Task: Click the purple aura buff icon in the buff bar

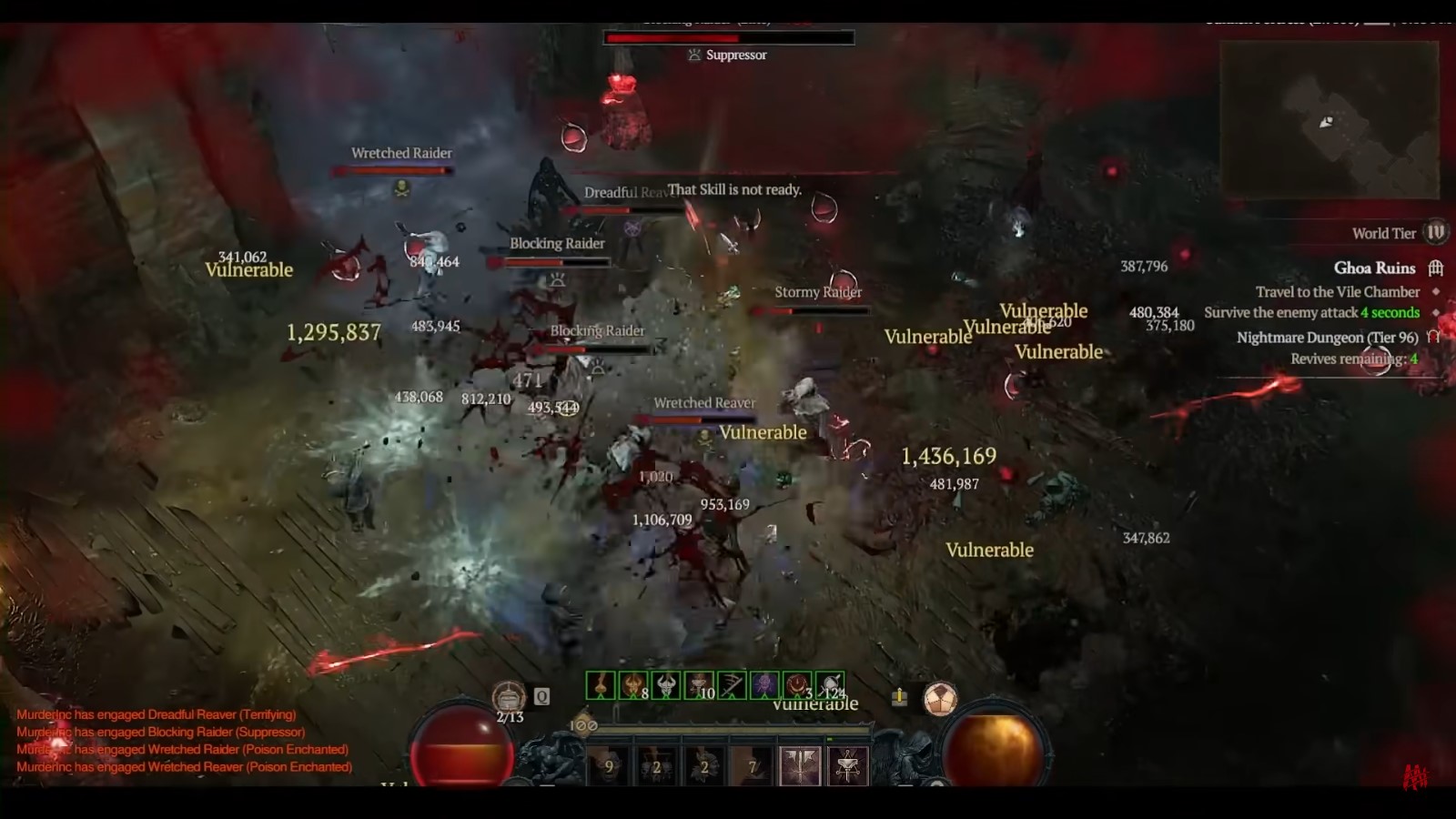Action: tap(764, 684)
